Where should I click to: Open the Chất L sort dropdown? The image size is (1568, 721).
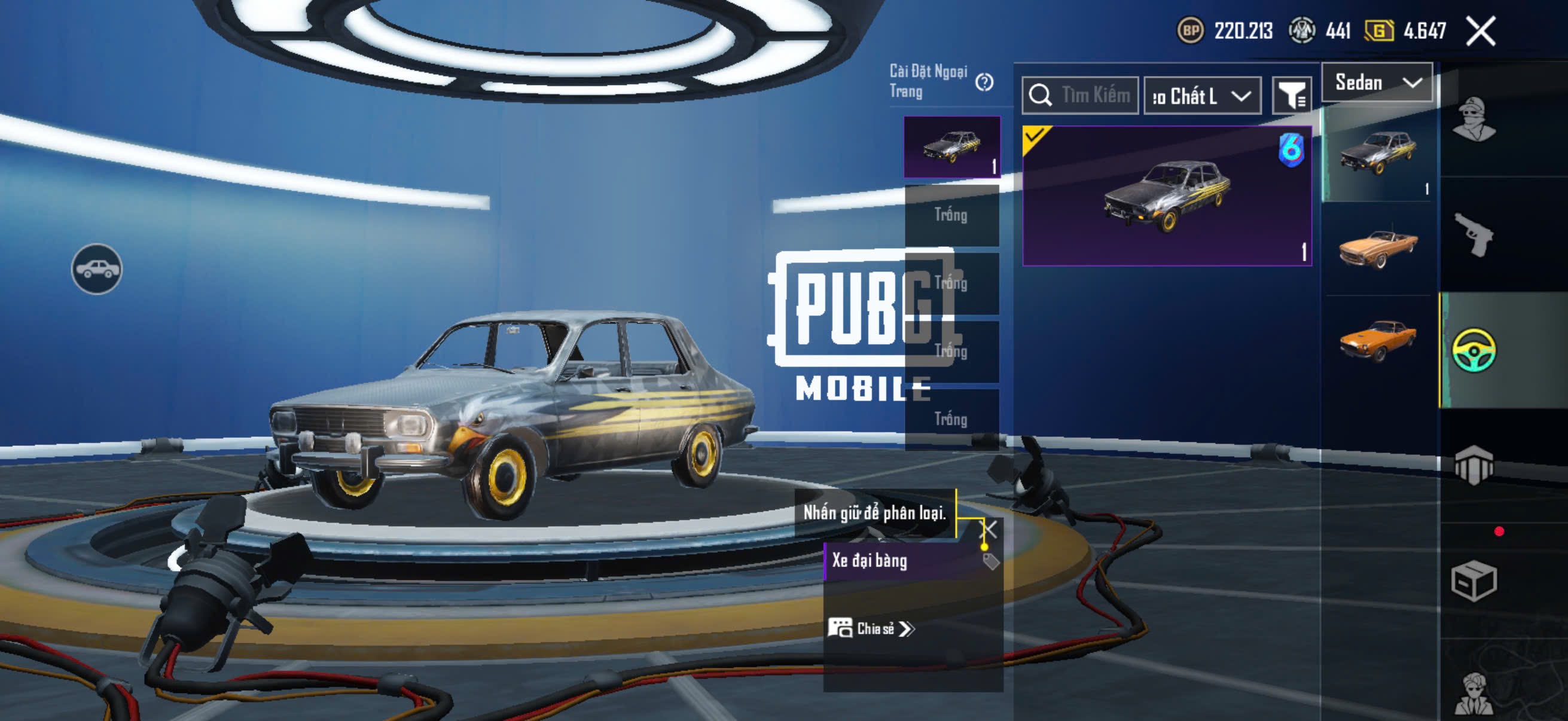click(x=1202, y=96)
